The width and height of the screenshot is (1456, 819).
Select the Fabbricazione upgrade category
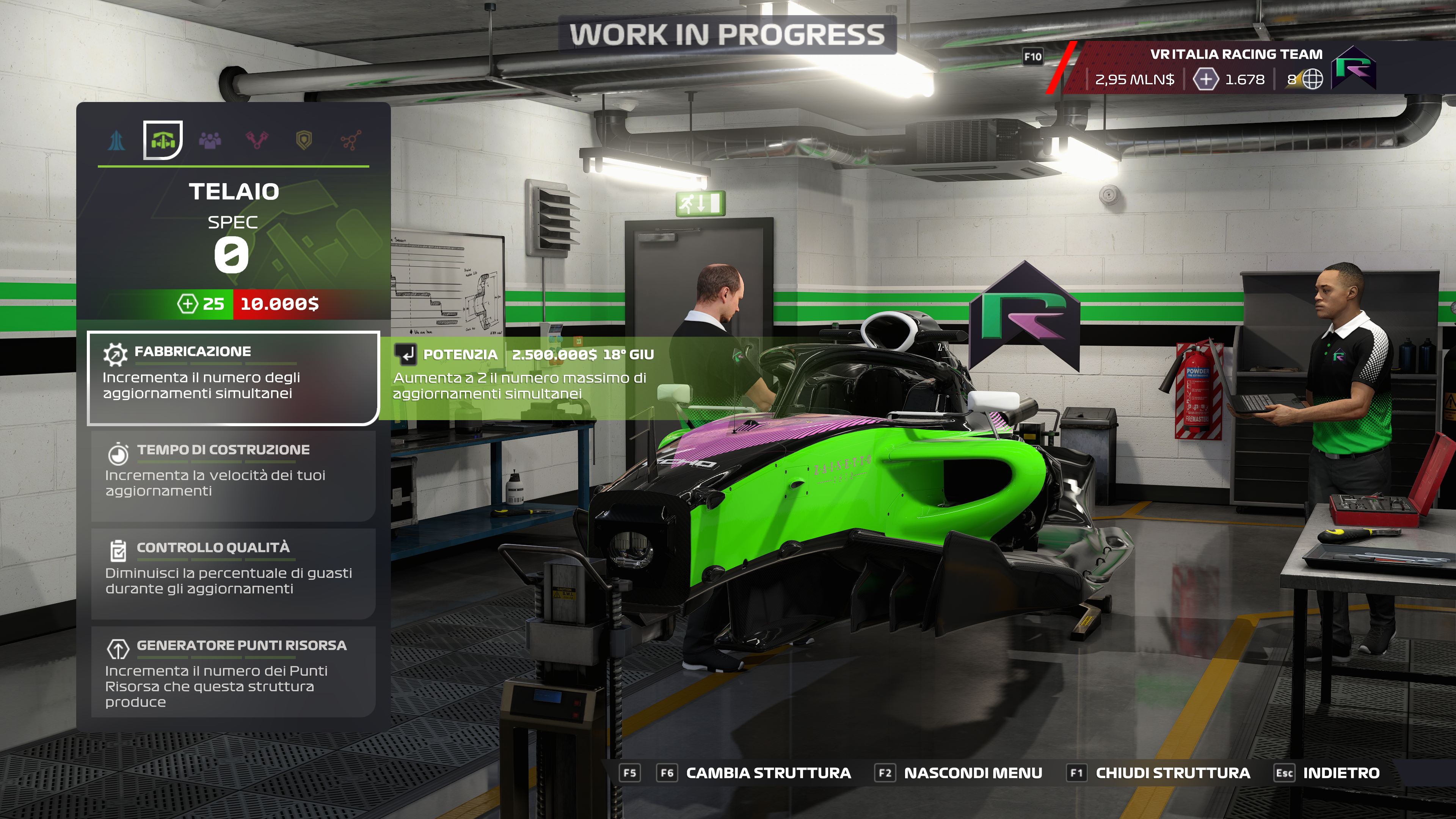pyautogui.click(x=233, y=377)
